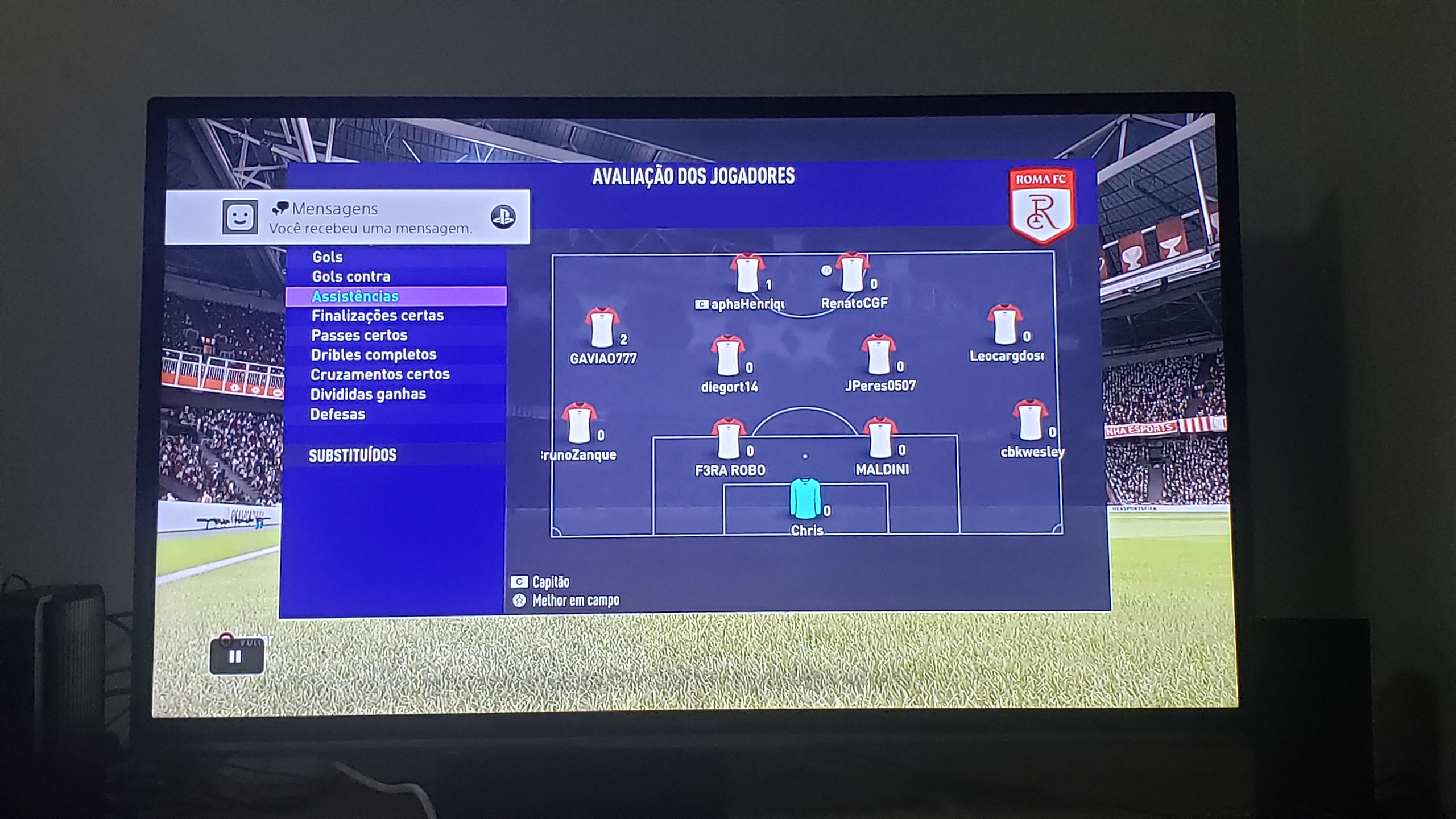Choose the Divididas ganhas entry
Screen dimensions: 1456x819
(367, 394)
